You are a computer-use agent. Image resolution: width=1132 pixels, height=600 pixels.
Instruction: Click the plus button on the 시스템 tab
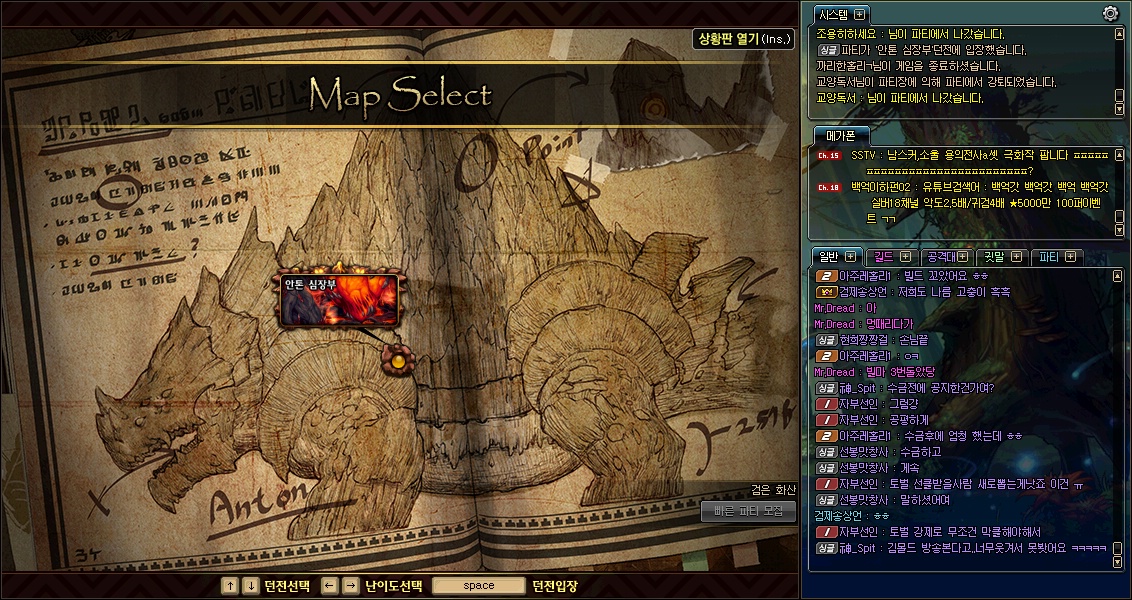point(859,14)
